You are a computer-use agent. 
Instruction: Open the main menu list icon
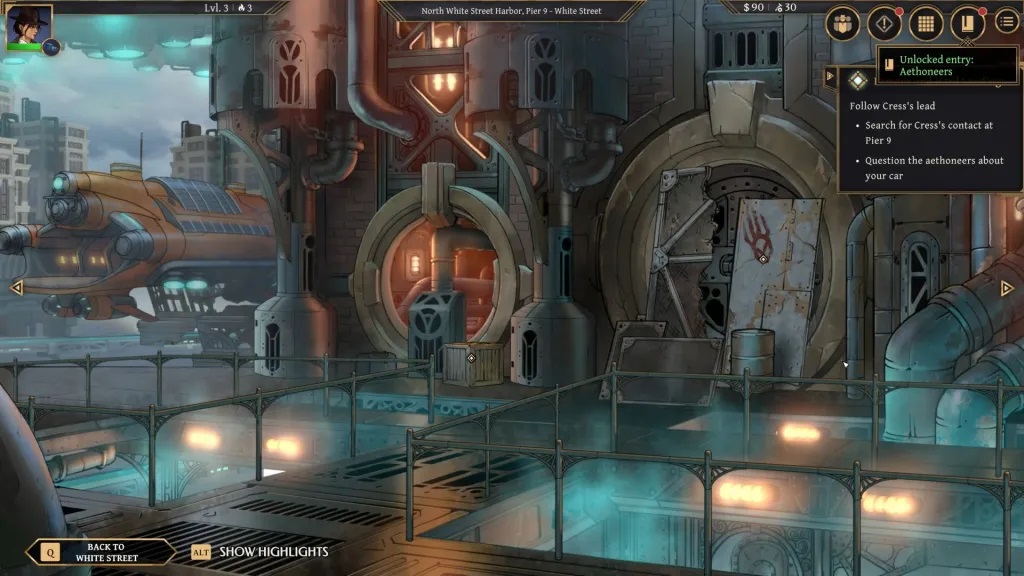pyautogui.click(x=1007, y=22)
